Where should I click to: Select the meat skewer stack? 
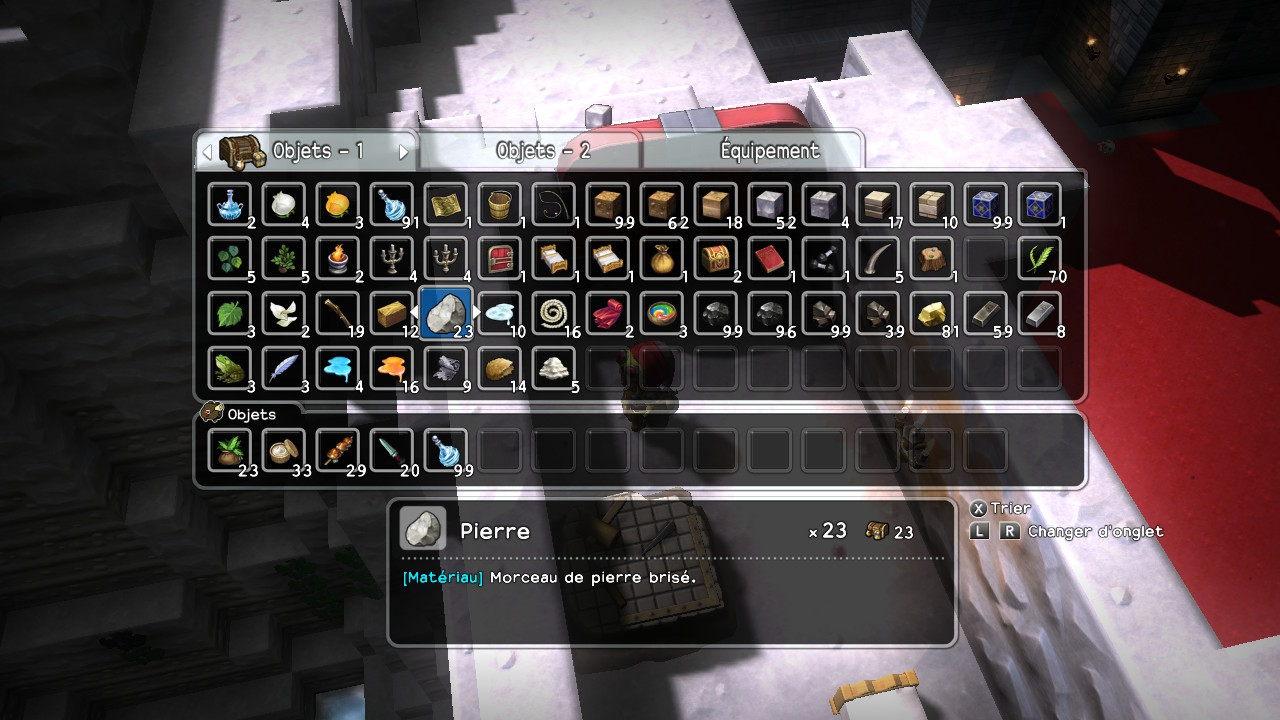338,450
